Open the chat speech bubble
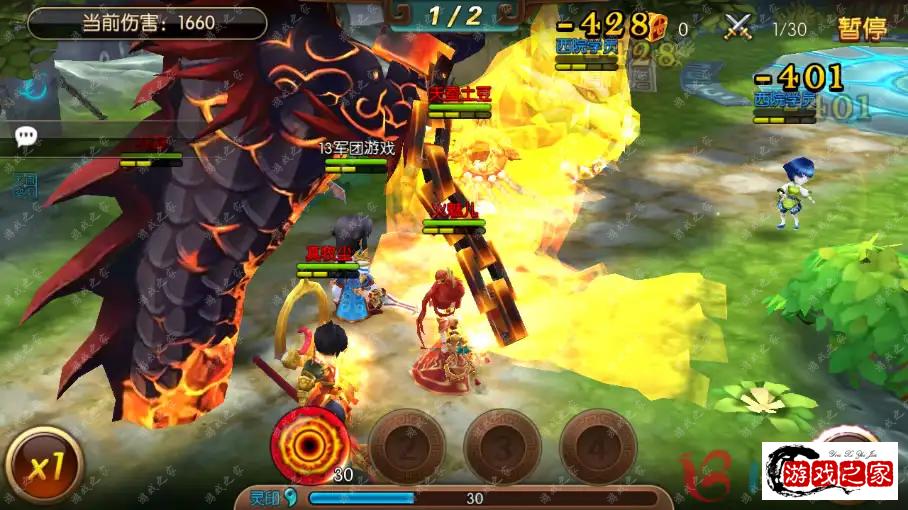Viewport: 908px width, 510px height. click(26, 137)
